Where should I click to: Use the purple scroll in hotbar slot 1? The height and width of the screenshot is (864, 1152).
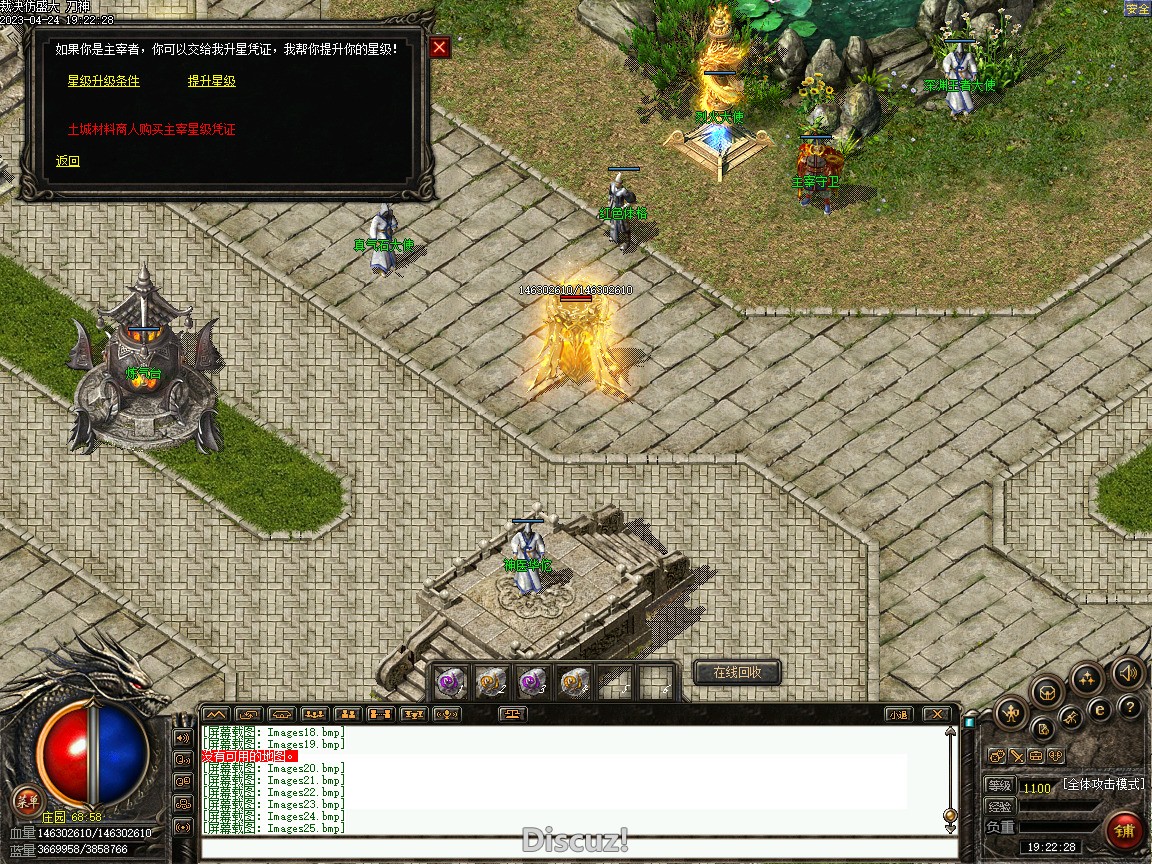(452, 682)
